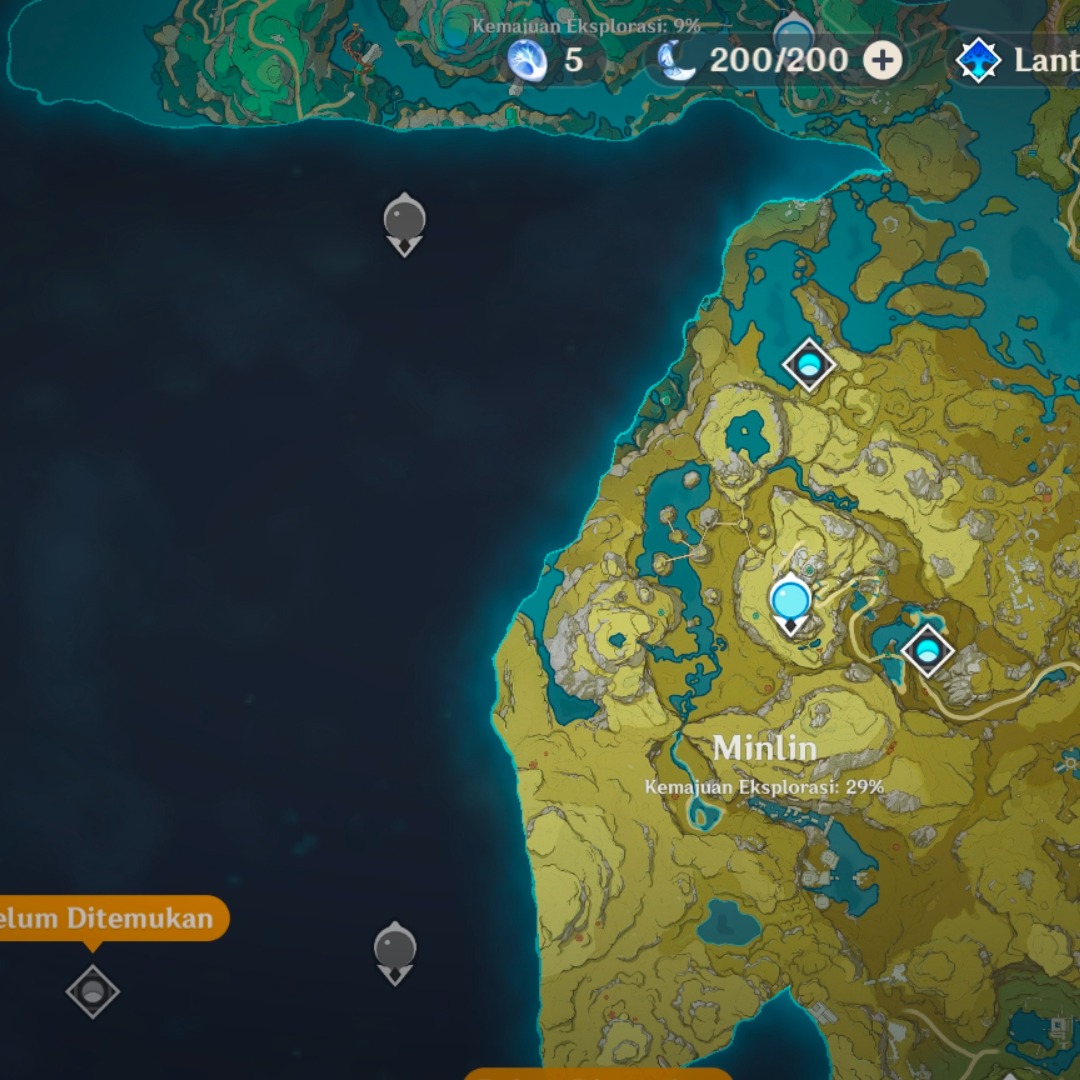Click the plus button beside 200/200 resin
This screenshot has width=1080, height=1080.
pyautogui.click(x=882, y=60)
